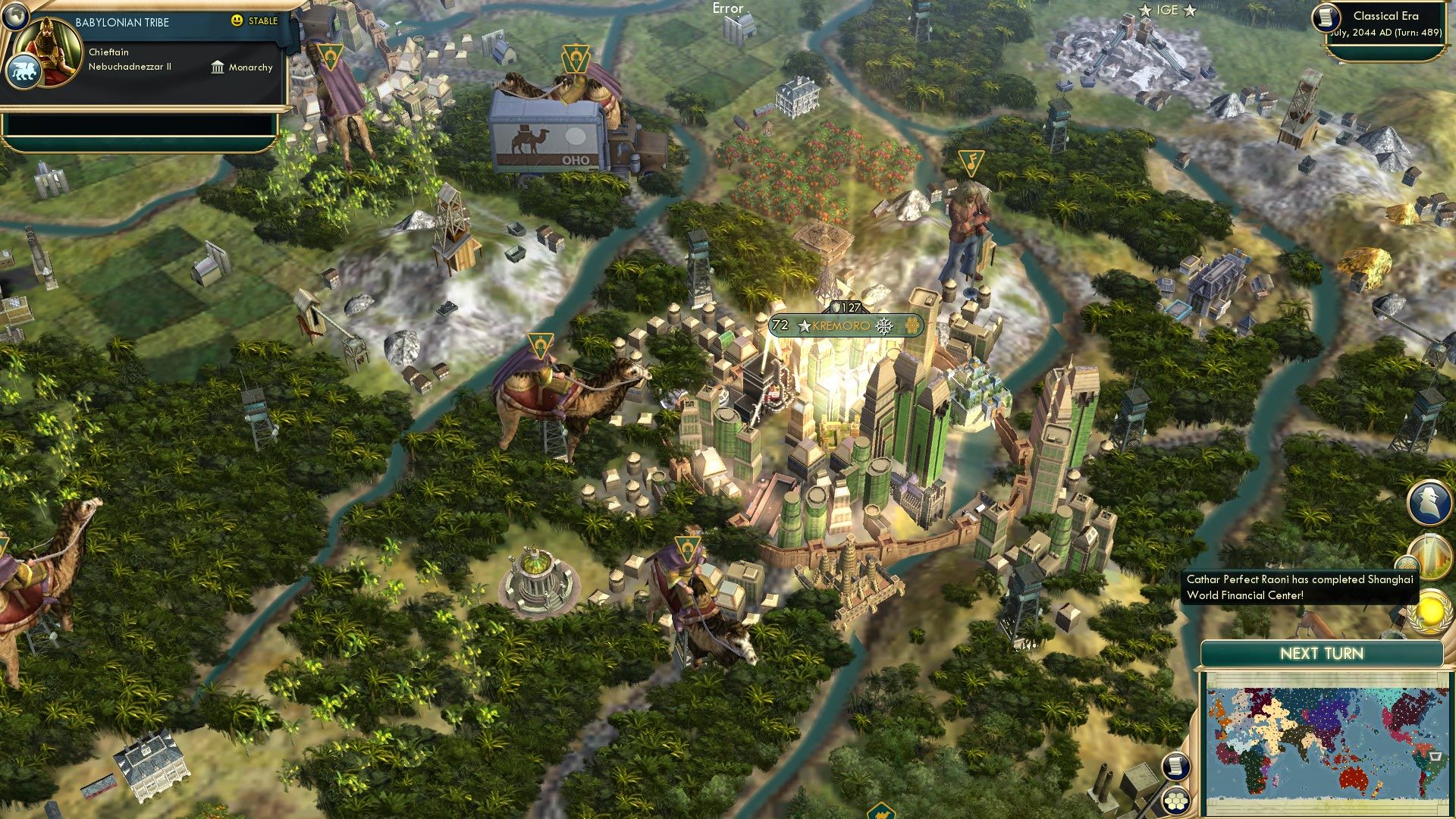This screenshot has width=1456, height=819.
Task: End the turn with Next Turn
Action: point(1321,654)
